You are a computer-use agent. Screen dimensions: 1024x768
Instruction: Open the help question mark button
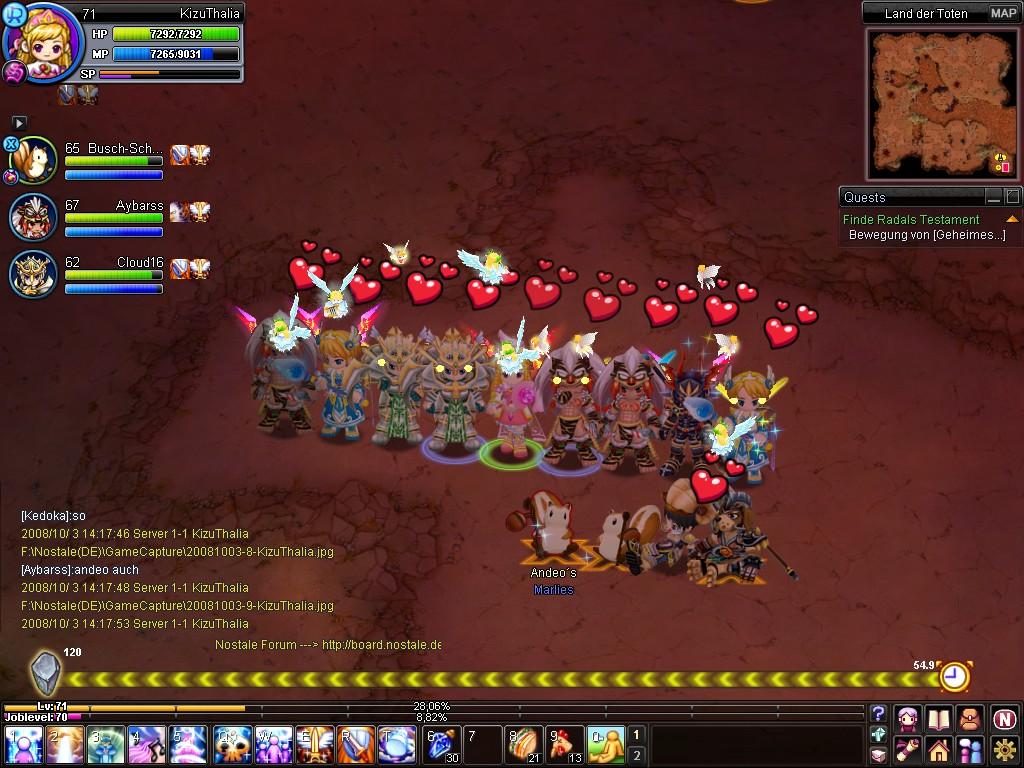[x=878, y=714]
